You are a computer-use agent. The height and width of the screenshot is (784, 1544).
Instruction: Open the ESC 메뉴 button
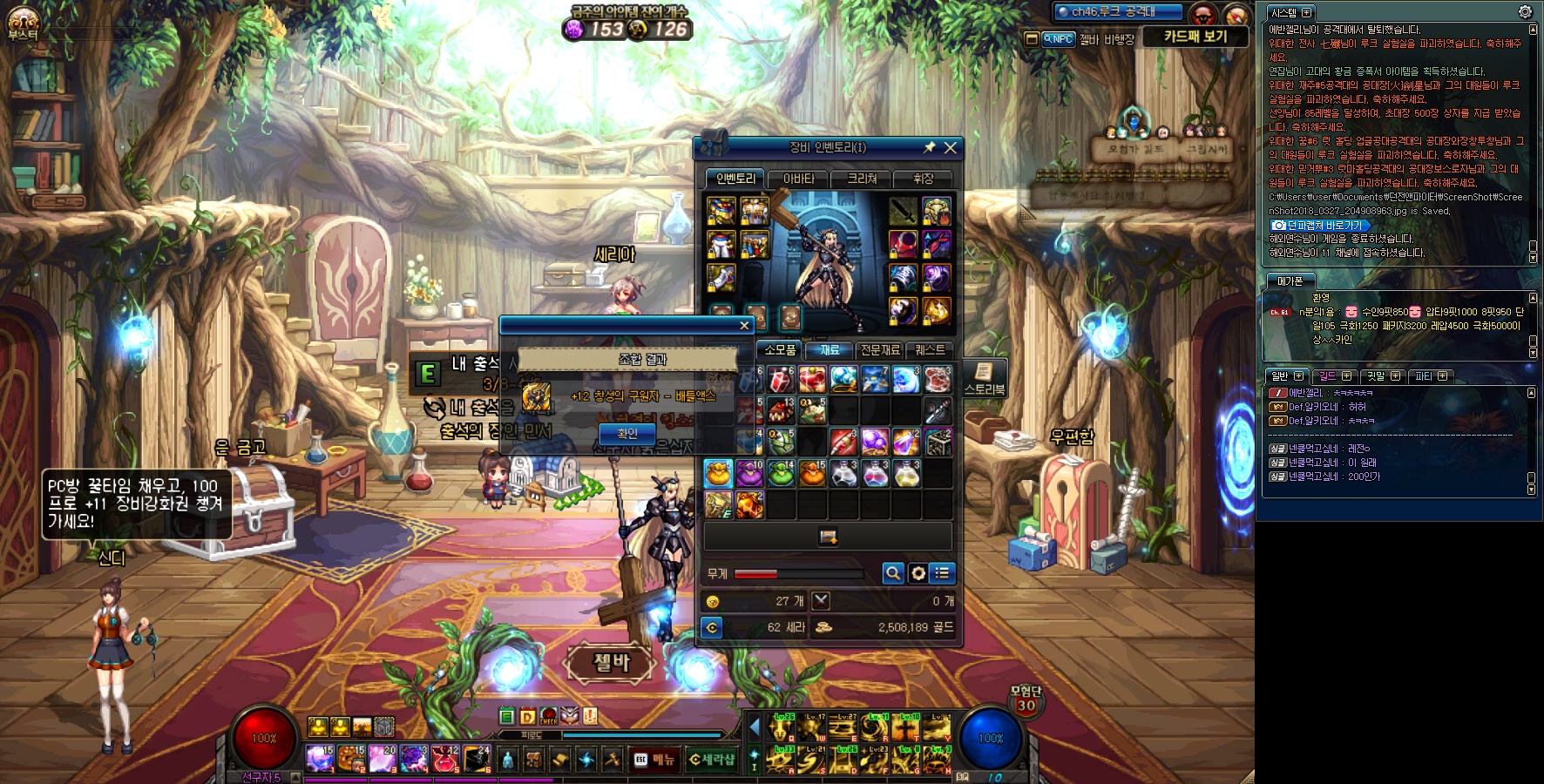point(653,760)
